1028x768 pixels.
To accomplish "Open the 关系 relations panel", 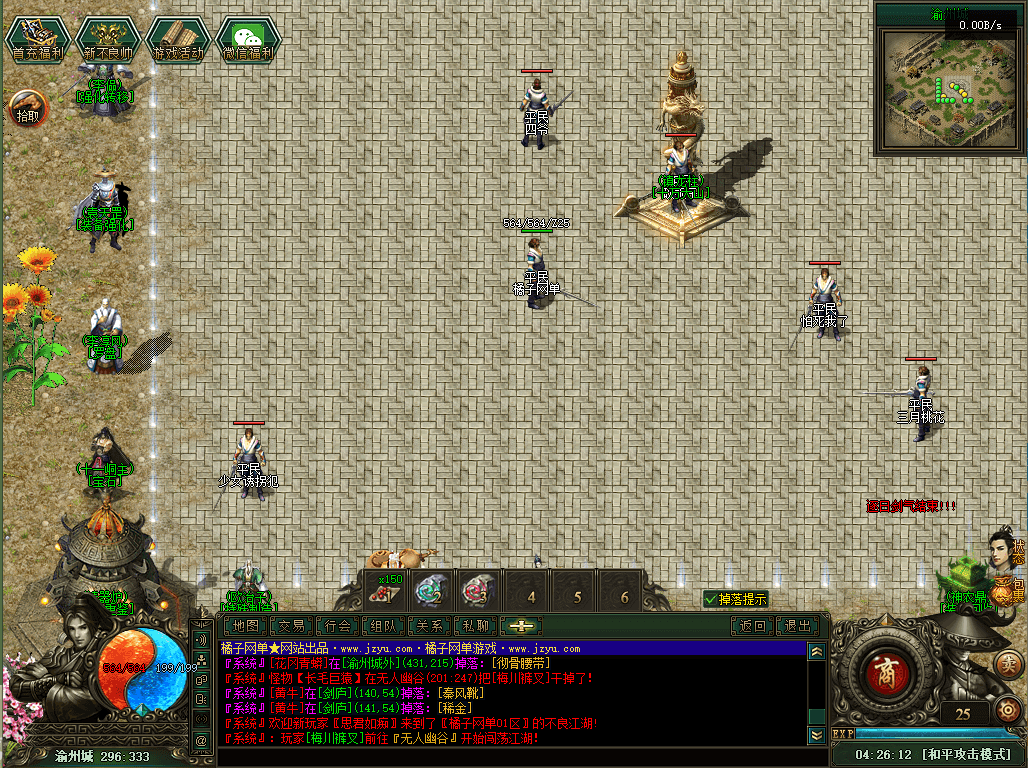I will (430, 626).
